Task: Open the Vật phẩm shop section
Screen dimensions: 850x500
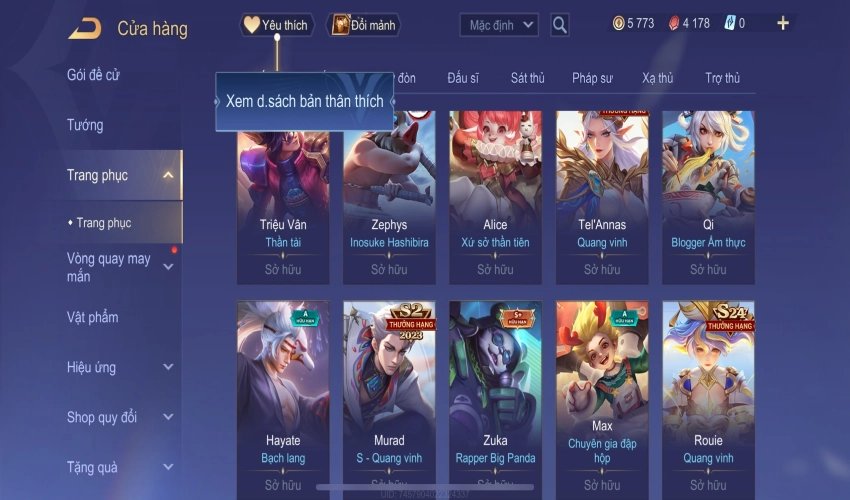Action: tap(92, 317)
